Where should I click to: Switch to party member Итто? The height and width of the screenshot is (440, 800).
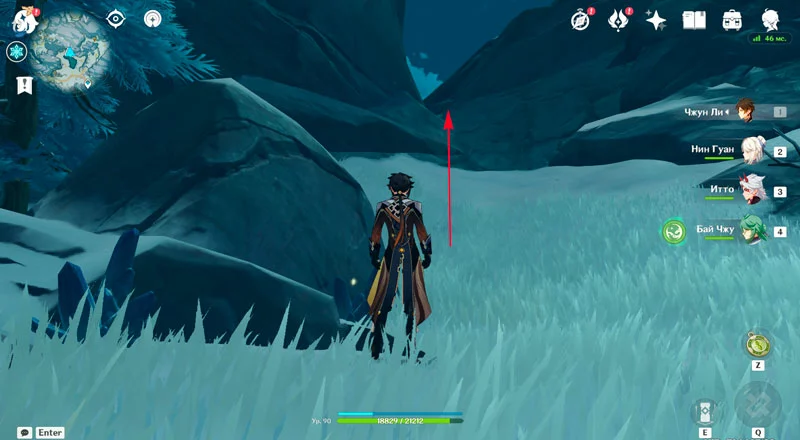(x=750, y=189)
